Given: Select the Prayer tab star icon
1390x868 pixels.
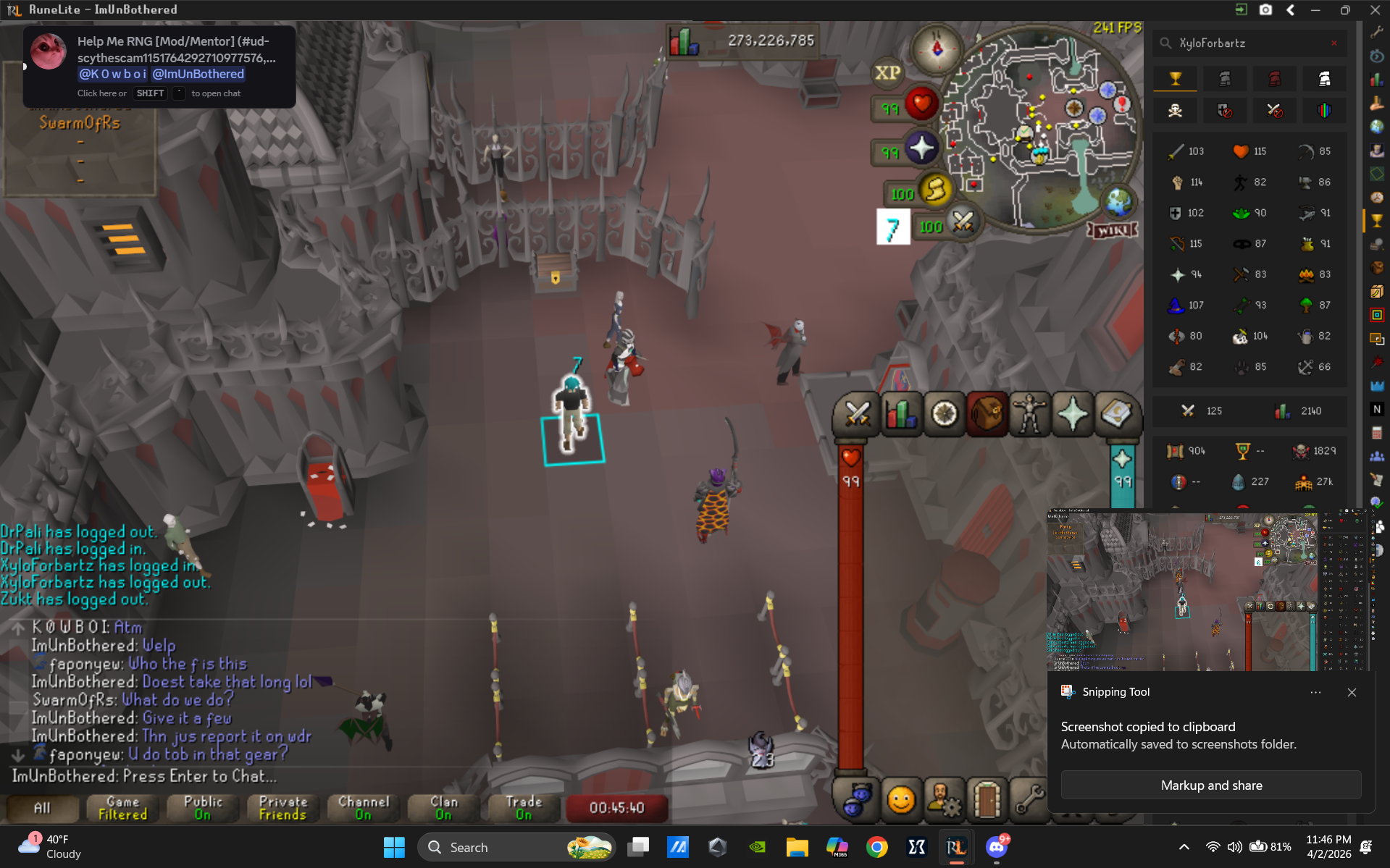Looking at the screenshot, I should point(1072,414).
